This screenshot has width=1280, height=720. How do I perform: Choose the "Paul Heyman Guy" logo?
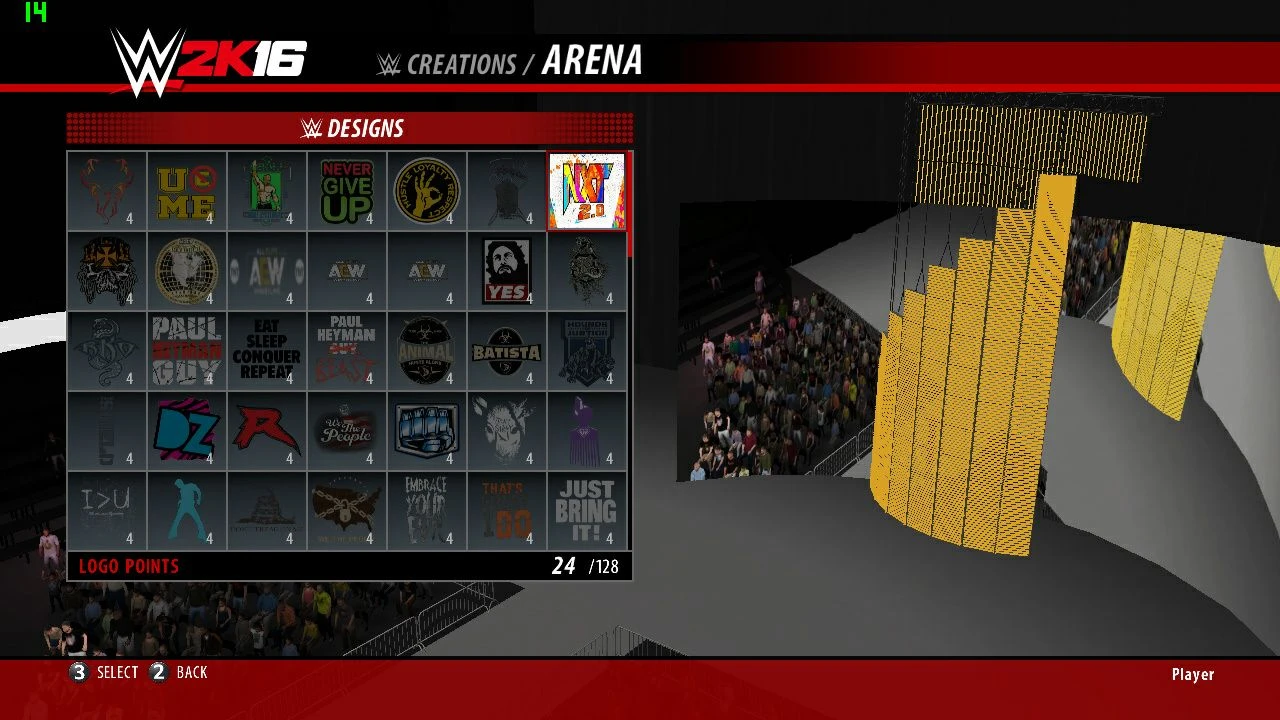pos(187,352)
